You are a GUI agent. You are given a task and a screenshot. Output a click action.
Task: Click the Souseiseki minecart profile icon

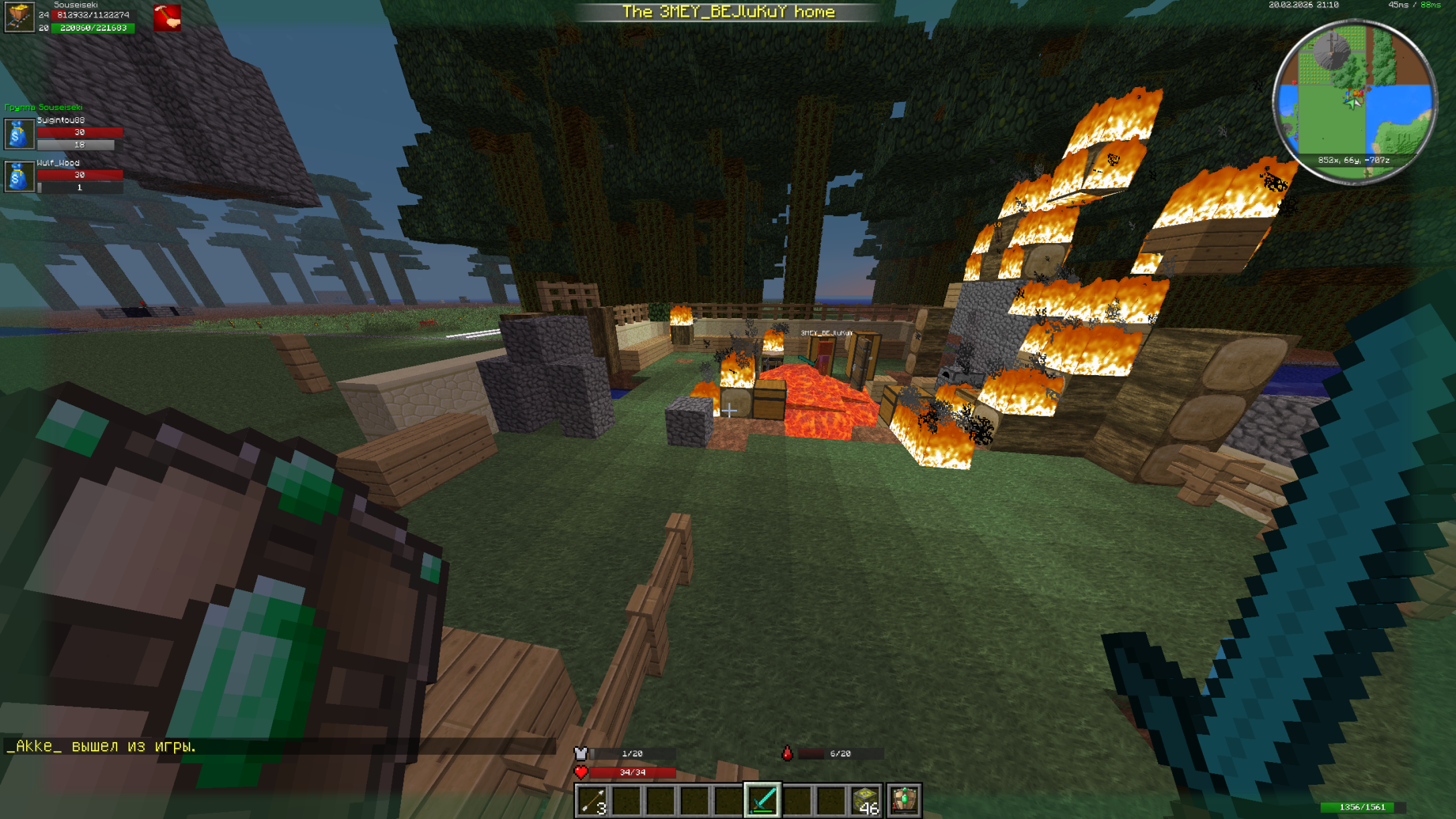coord(19,17)
